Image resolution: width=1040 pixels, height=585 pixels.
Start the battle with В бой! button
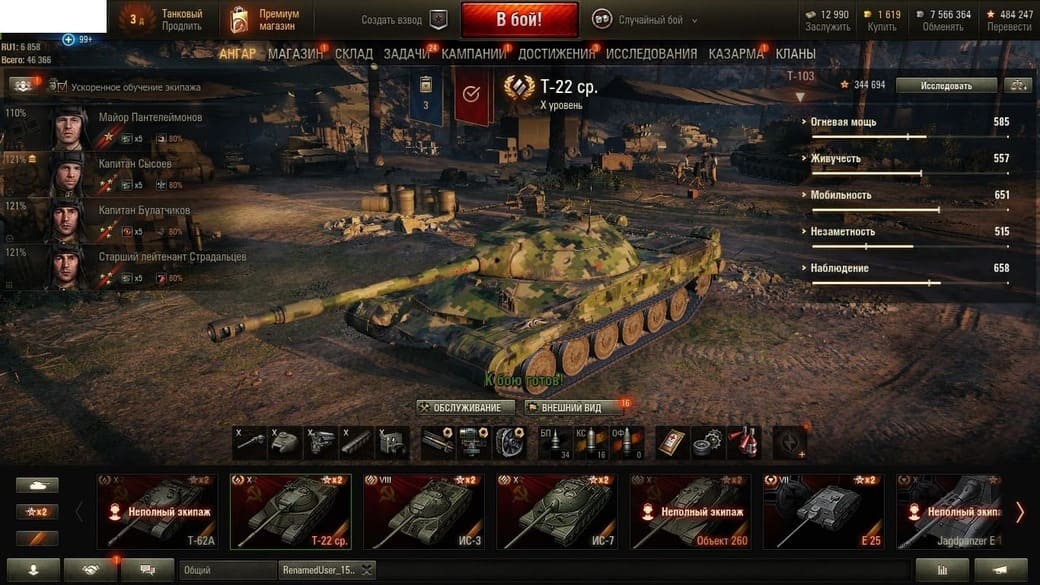click(x=519, y=19)
